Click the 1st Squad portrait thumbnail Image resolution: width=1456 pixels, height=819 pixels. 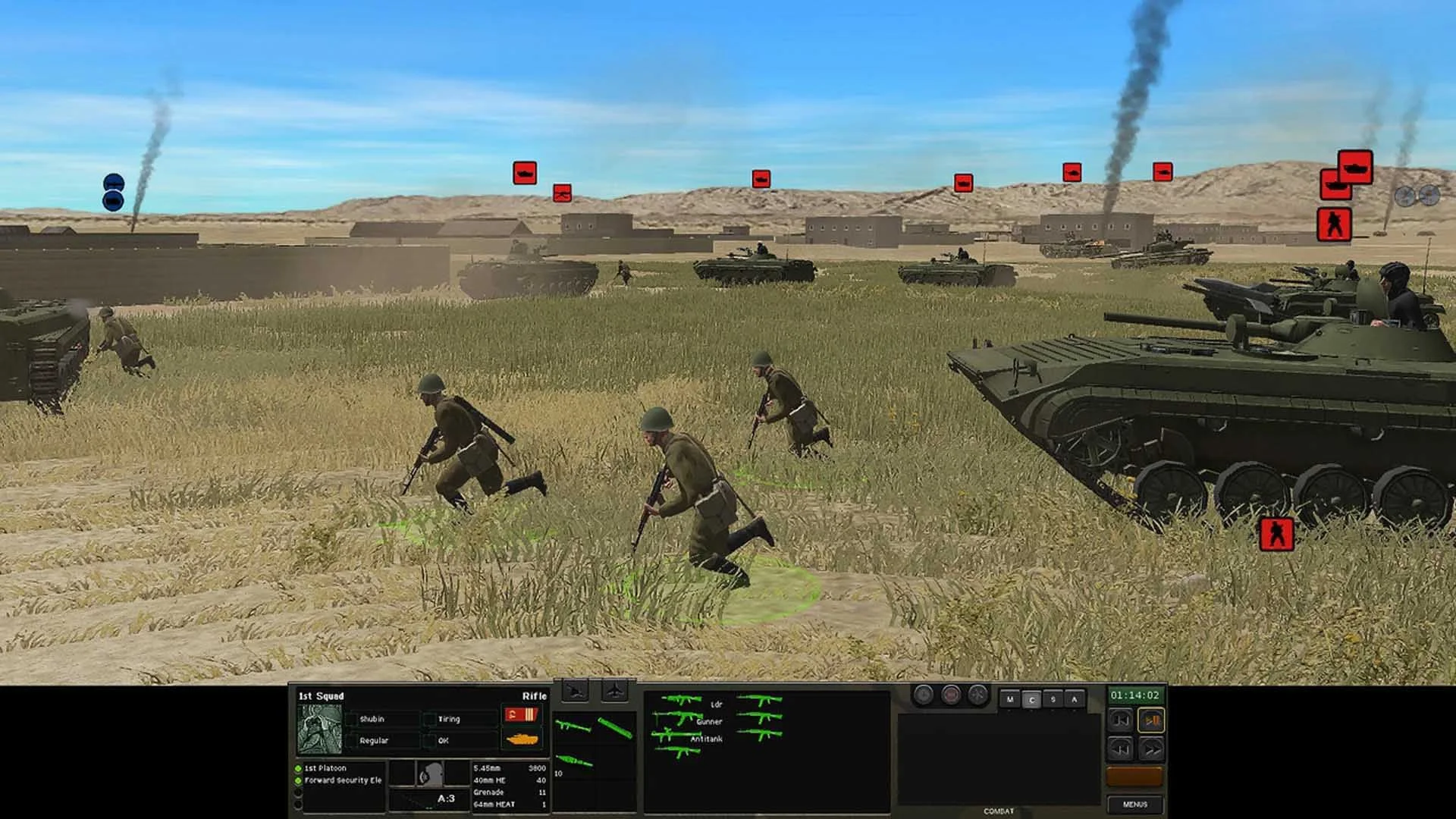(319, 729)
